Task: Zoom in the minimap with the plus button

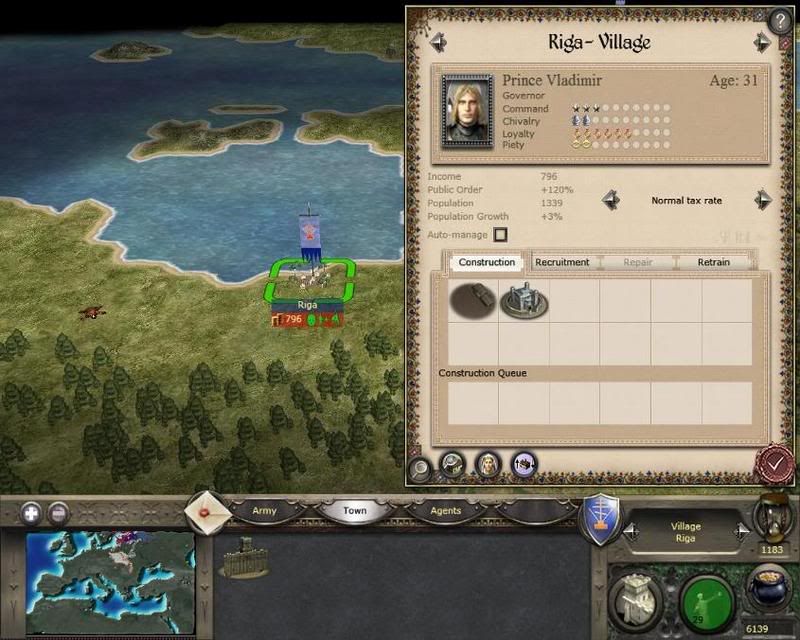Action: [32, 513]
